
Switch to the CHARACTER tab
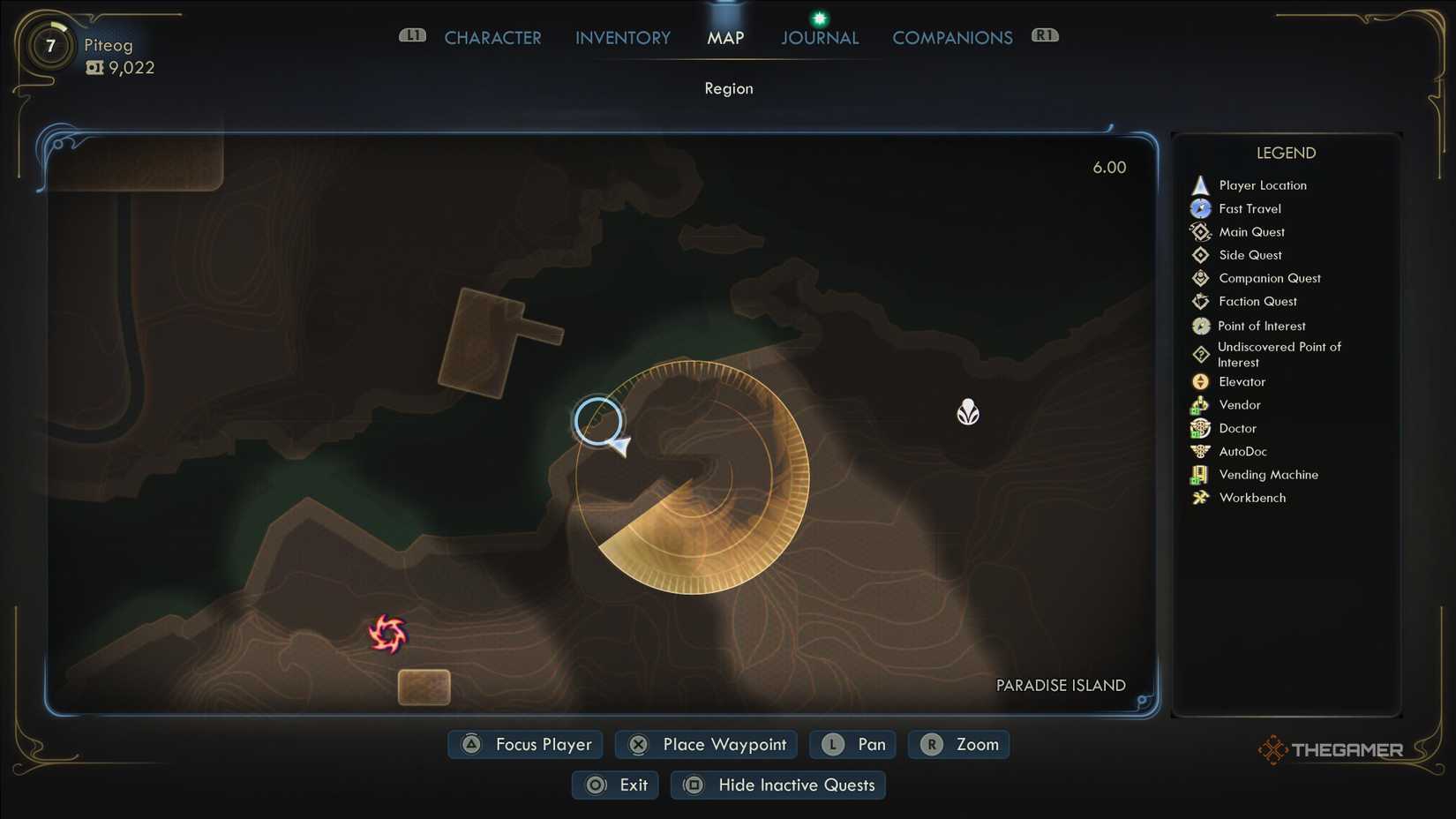493,37
